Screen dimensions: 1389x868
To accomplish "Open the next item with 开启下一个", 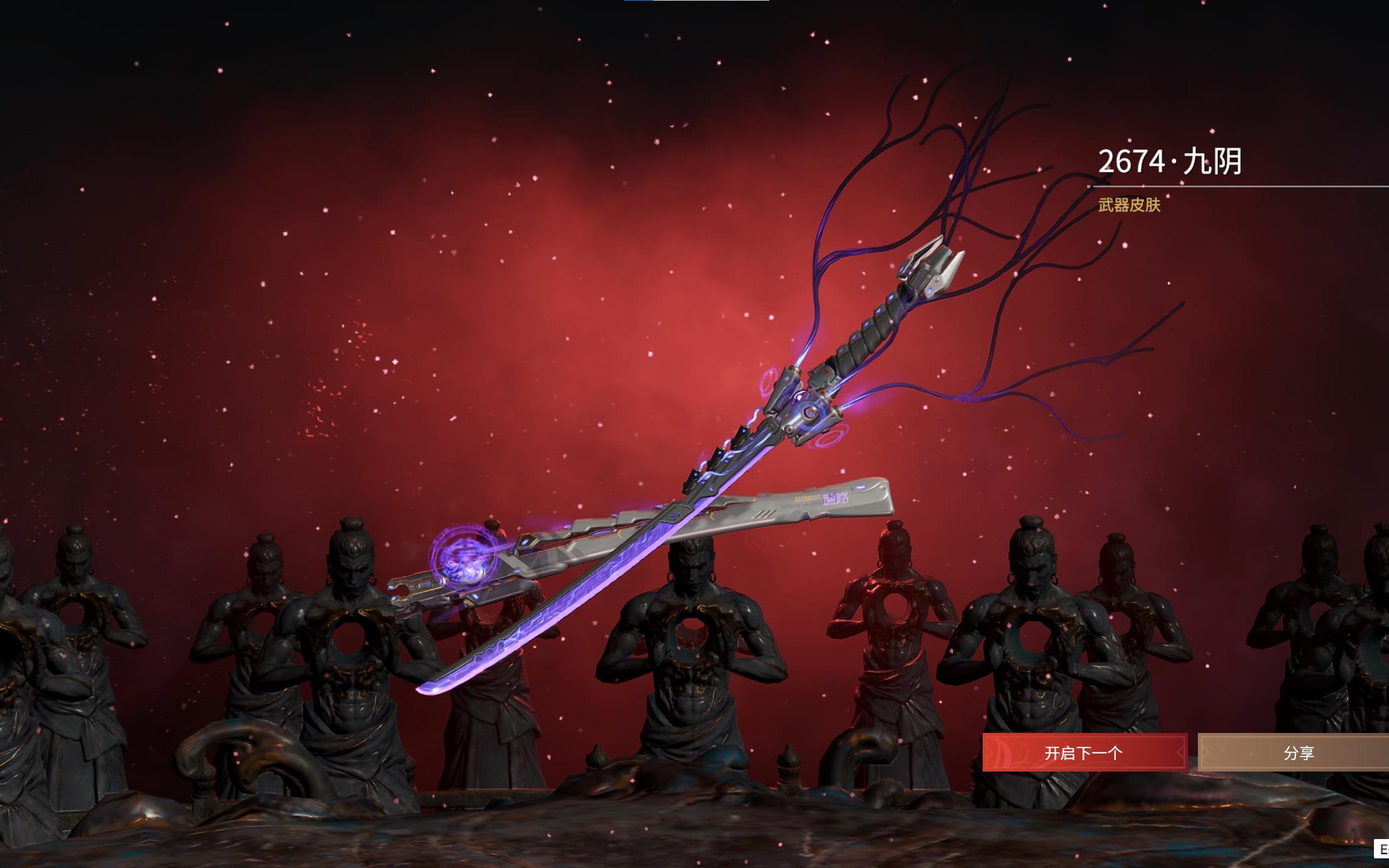I will pyautogui.click(x=1084, y=752).
